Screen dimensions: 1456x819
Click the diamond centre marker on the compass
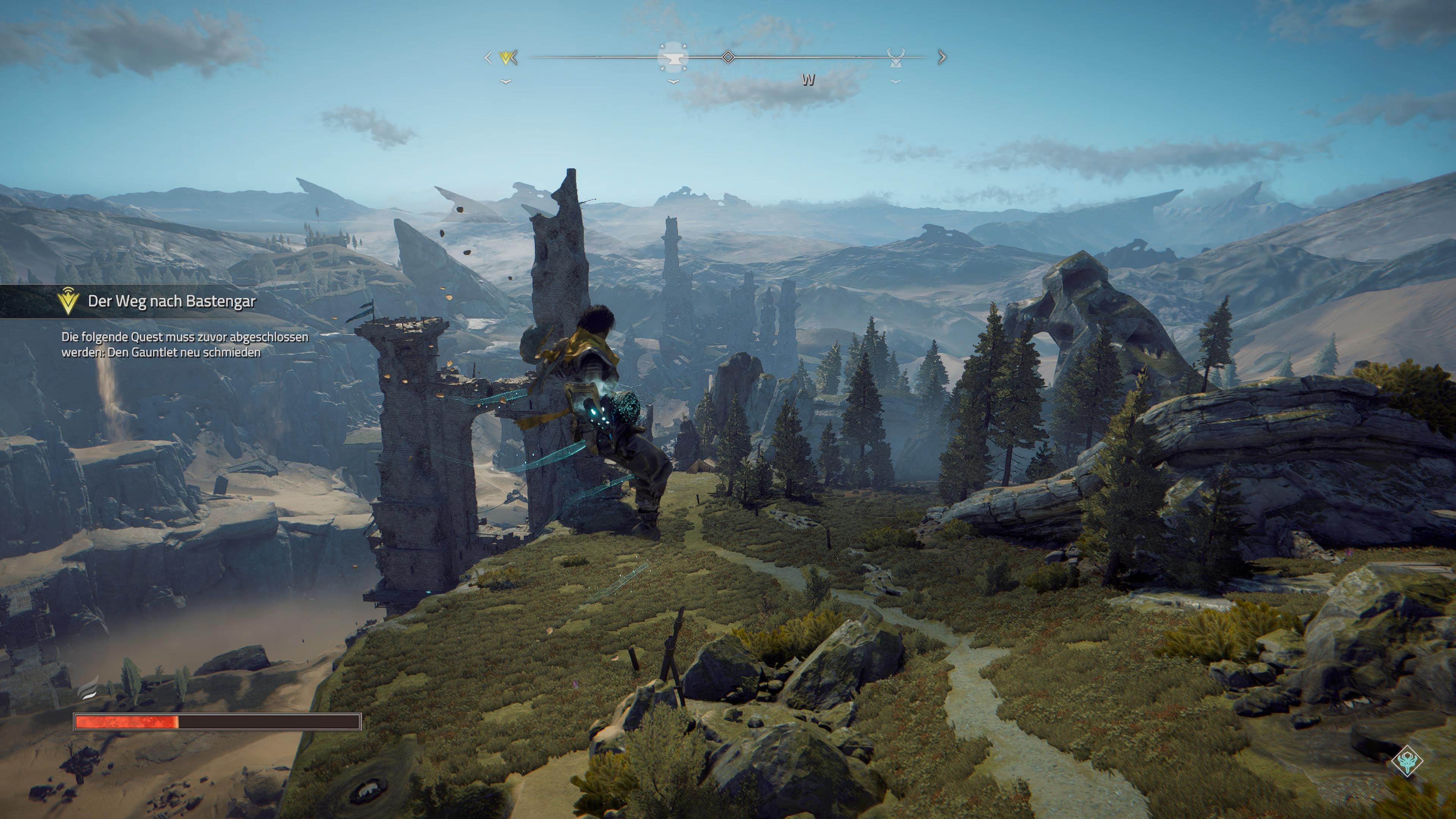point(728,57)
